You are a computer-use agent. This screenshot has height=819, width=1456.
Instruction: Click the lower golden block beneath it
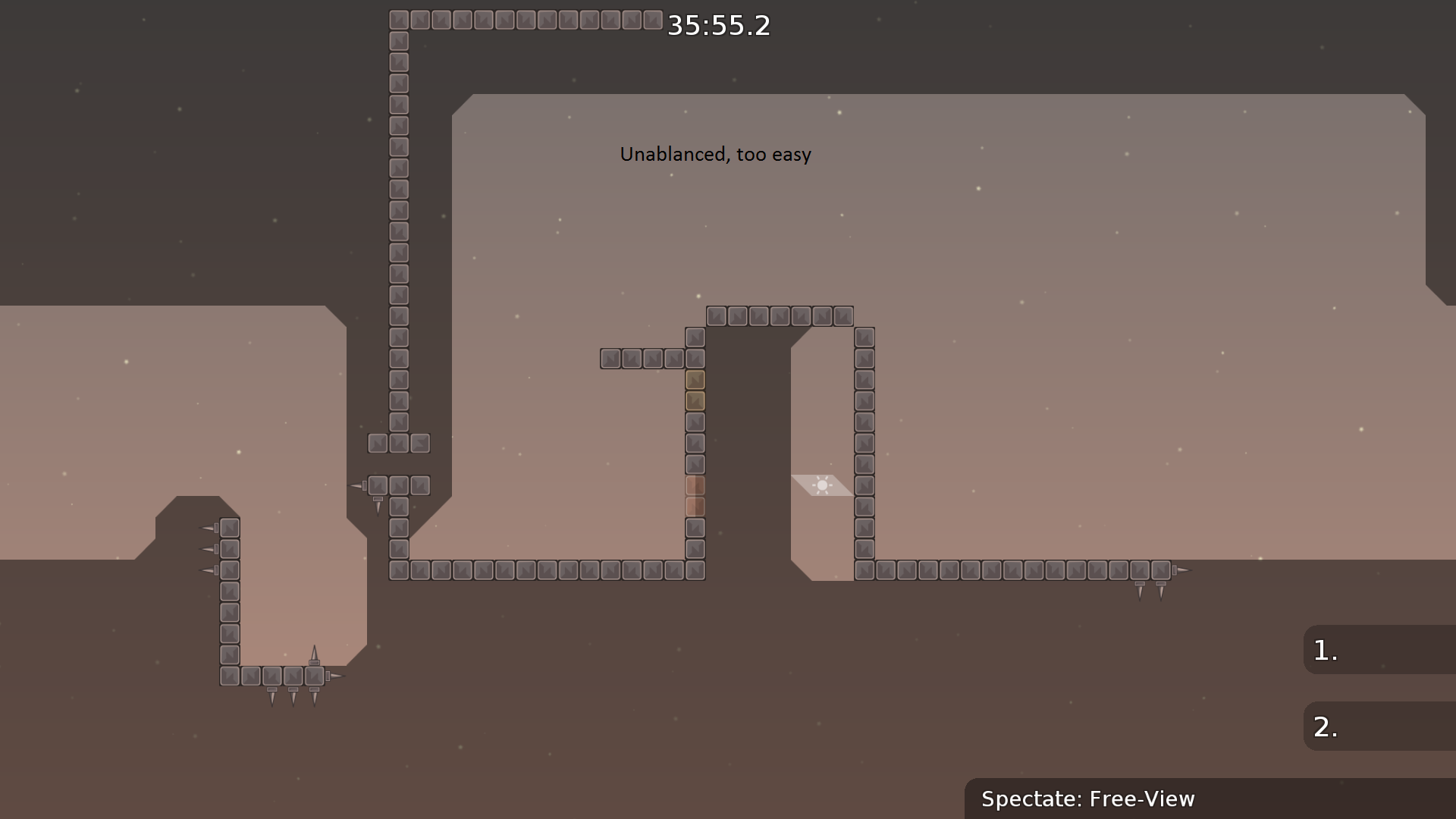695,401
